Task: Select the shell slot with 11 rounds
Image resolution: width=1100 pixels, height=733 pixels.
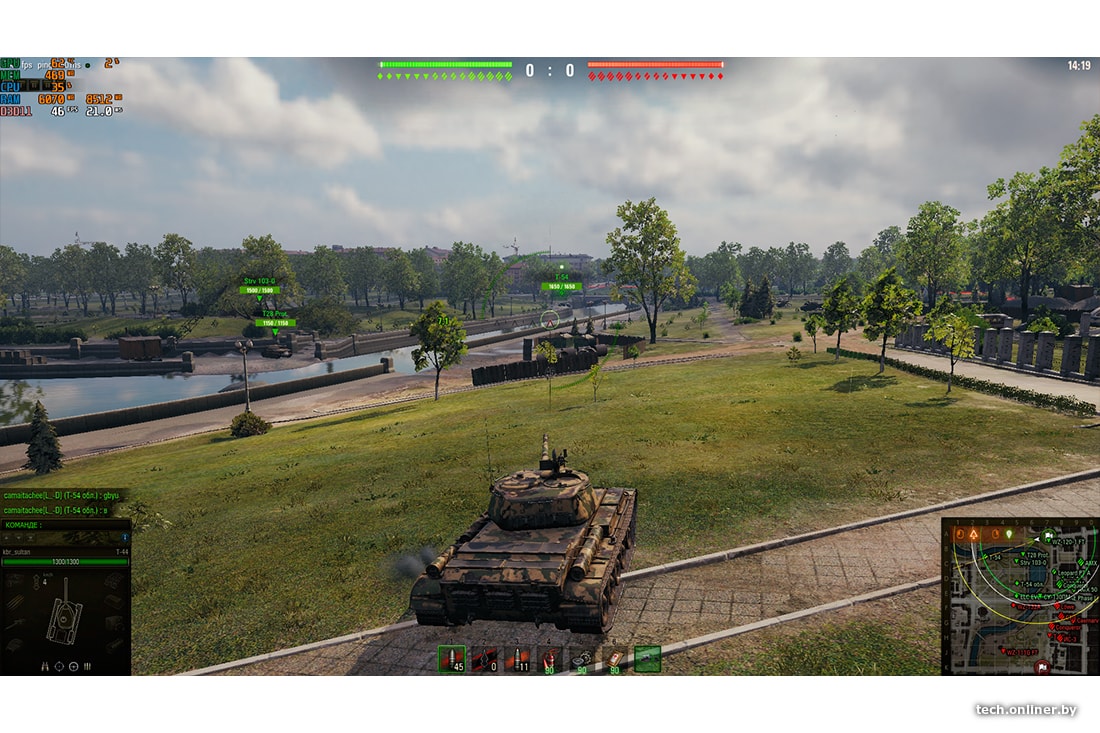Action: coord(517,659)
